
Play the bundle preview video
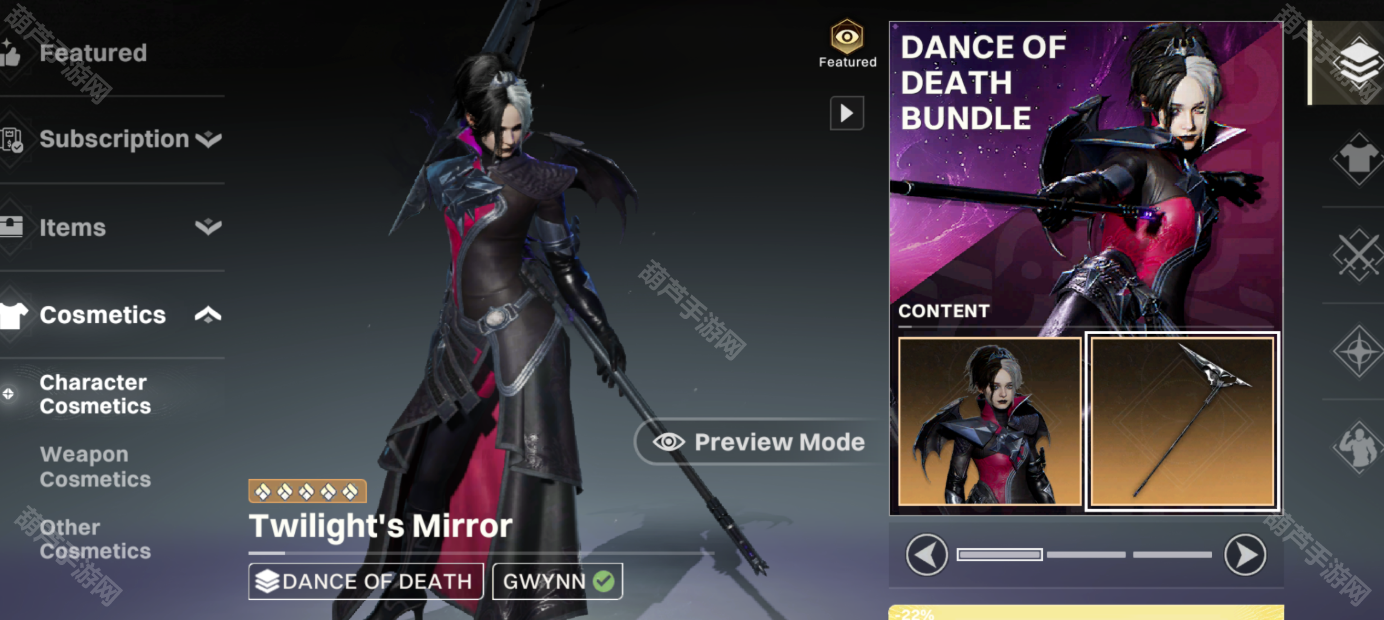click(847, 113)
